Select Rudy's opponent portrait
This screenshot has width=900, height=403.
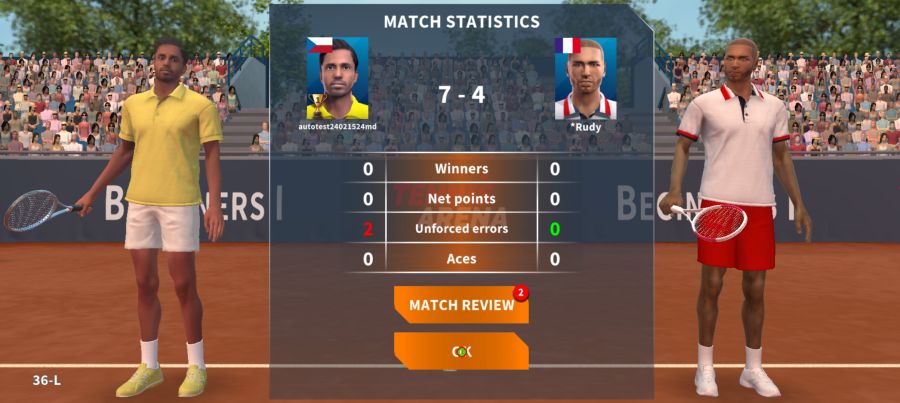(585, 79)
